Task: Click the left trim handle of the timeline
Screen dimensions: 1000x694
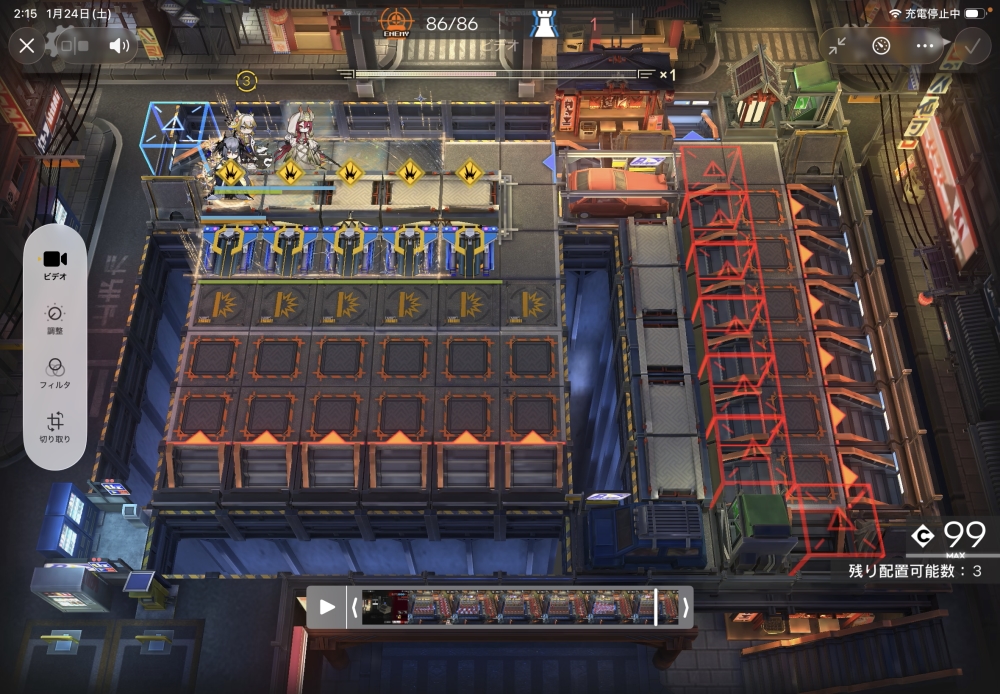Action: [353, 606]
